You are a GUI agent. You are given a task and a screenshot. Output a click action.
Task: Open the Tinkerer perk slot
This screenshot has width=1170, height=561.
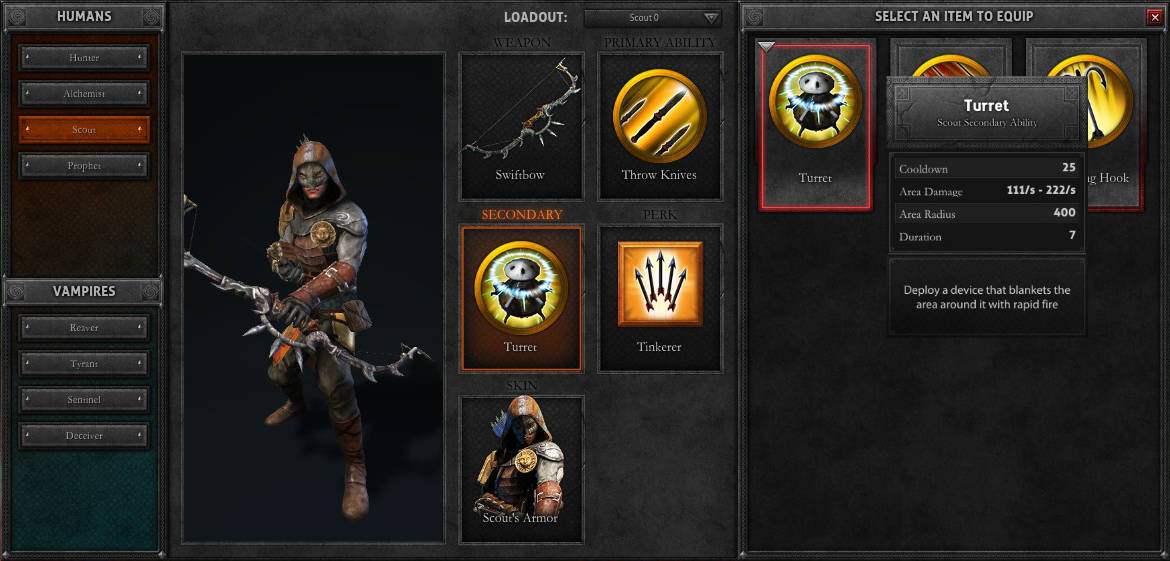pyautogui.click(x=659, y=297)
